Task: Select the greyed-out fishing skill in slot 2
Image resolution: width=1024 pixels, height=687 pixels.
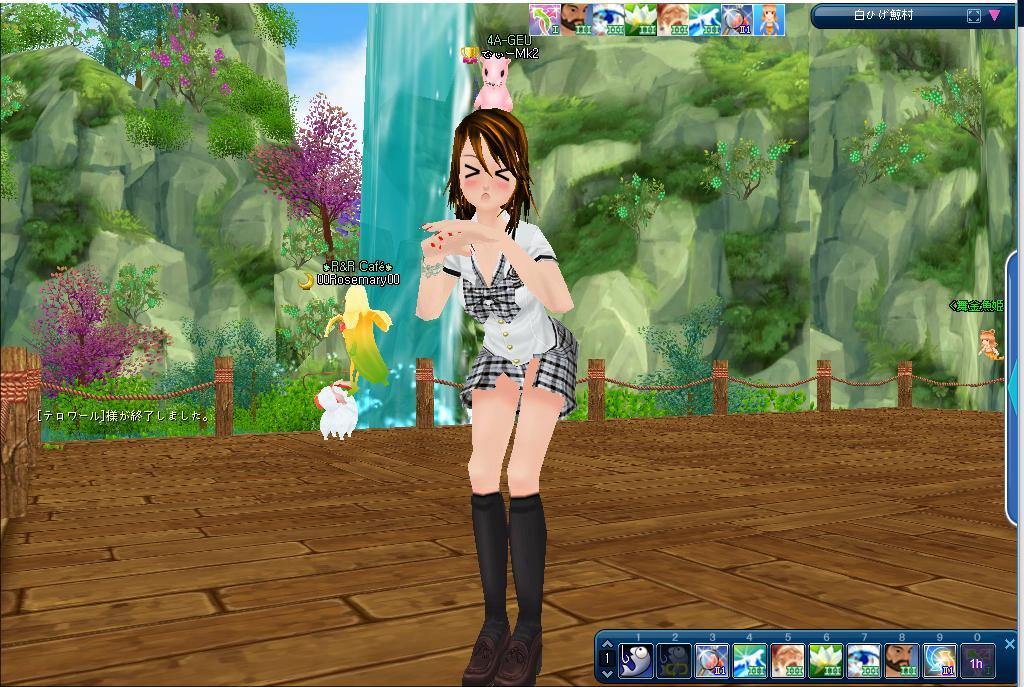Action: click(x=674, y=661)
